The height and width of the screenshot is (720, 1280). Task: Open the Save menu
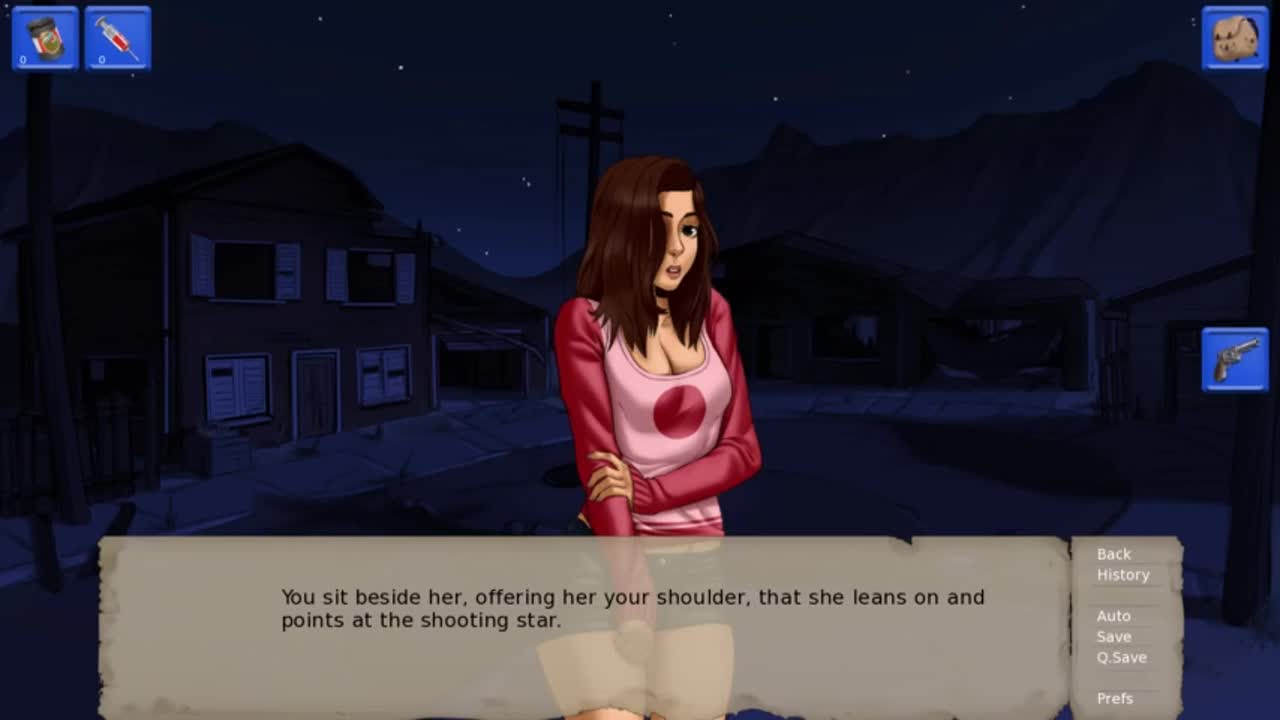click(1113, 637)
